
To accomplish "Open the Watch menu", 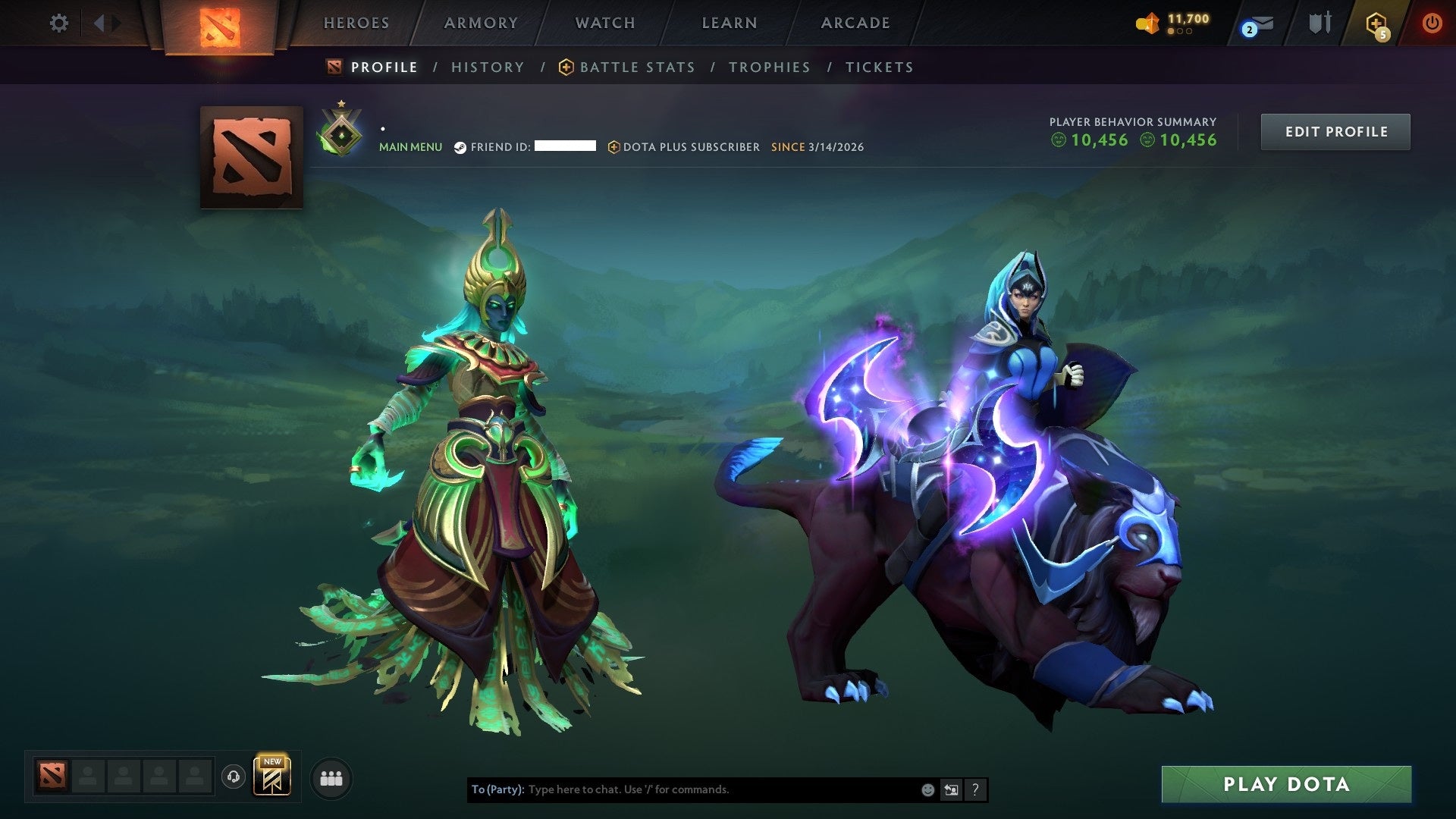I will (x=604, y=23).
